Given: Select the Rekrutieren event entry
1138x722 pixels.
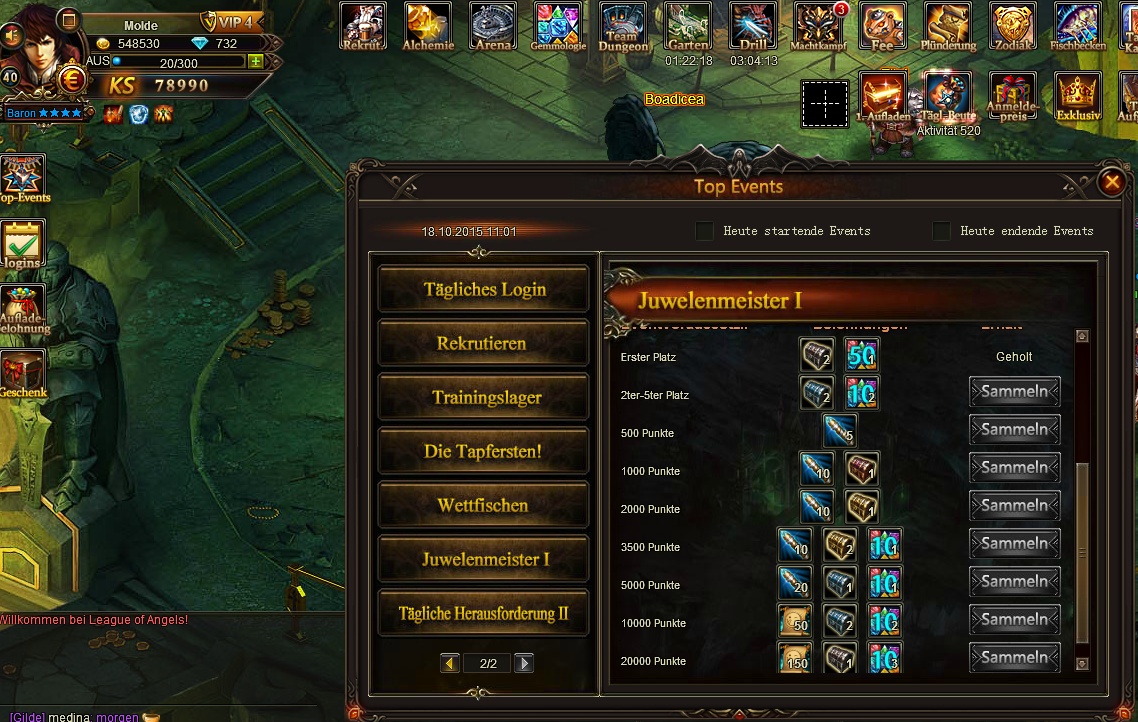Looking at the screenshot, I should click(484, 343).
